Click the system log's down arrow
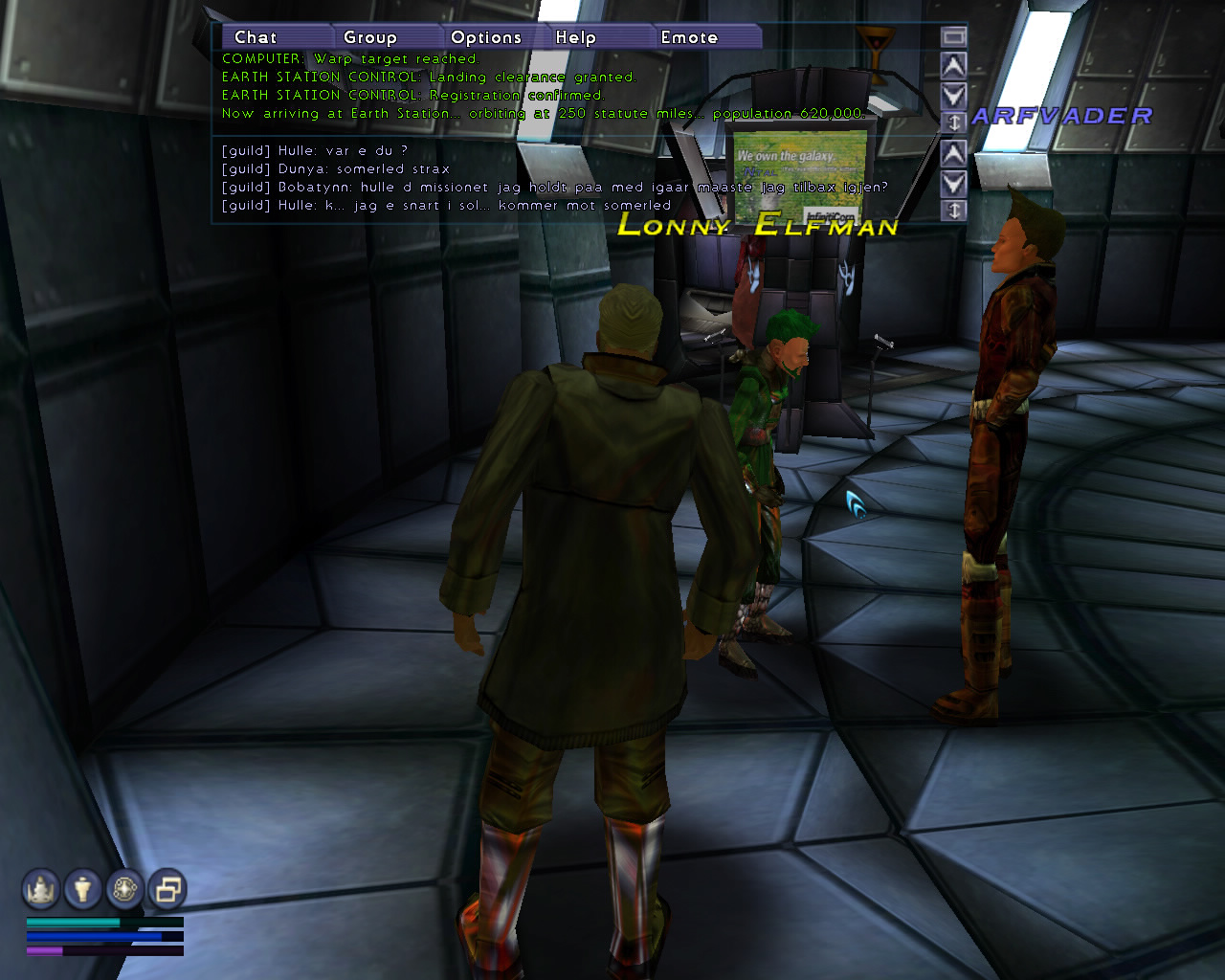 (953, 95)
